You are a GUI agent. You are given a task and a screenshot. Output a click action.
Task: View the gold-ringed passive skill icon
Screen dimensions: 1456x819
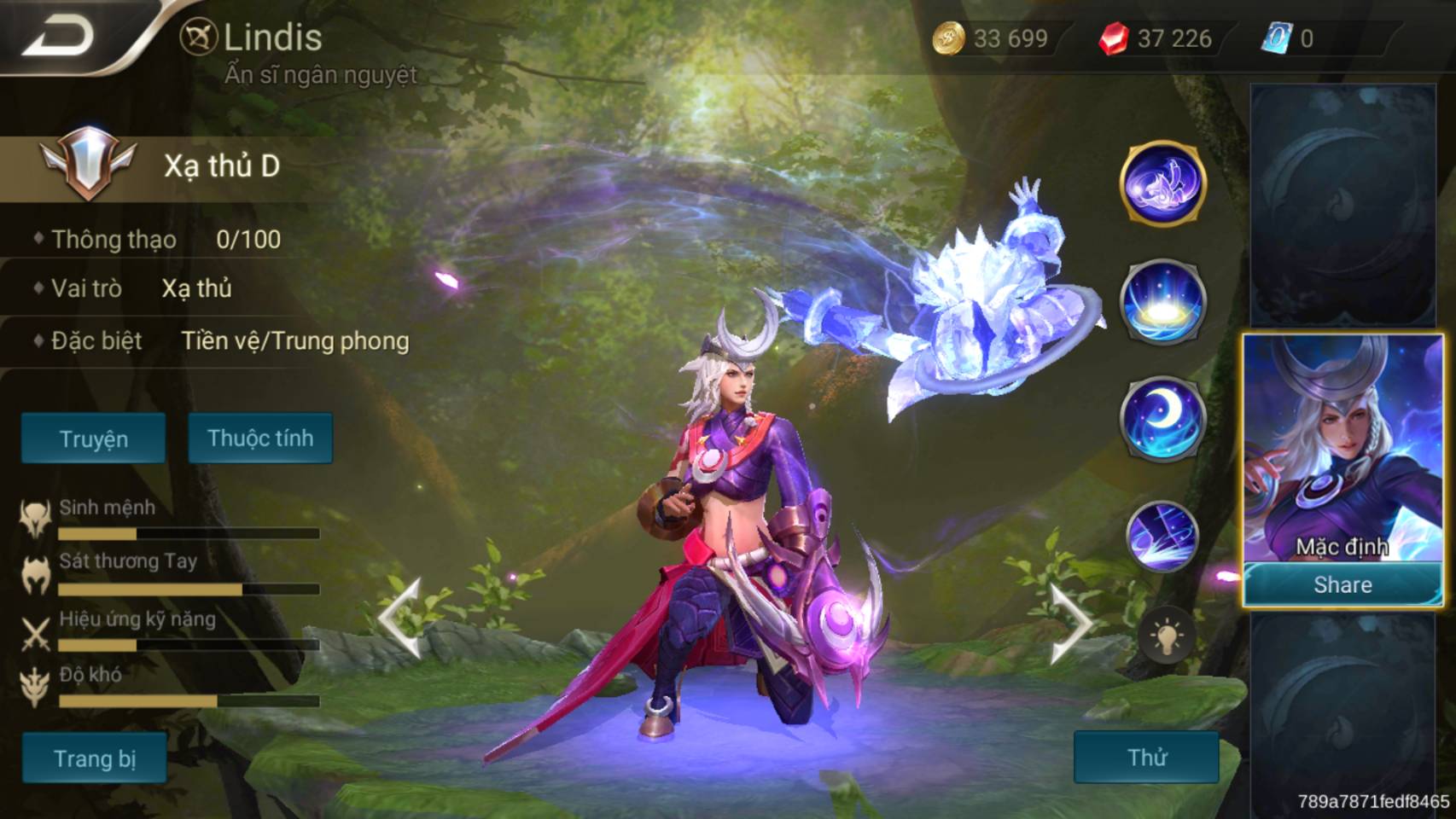(x=1162, y=183)
